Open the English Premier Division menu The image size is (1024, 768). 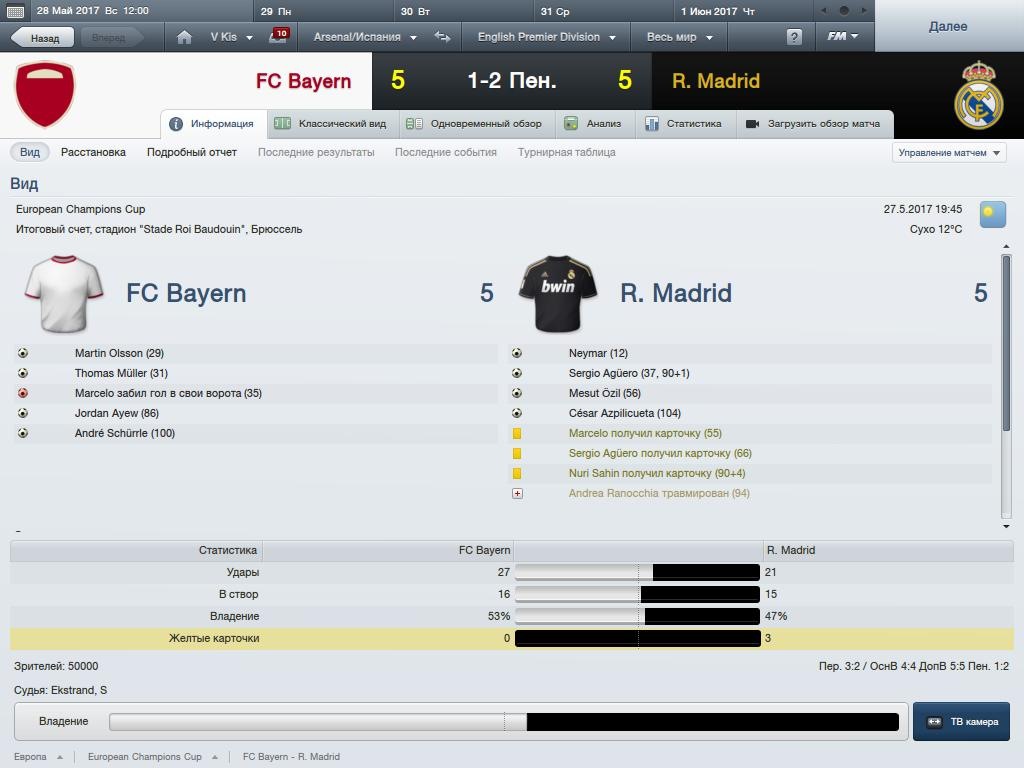point(545,37)
